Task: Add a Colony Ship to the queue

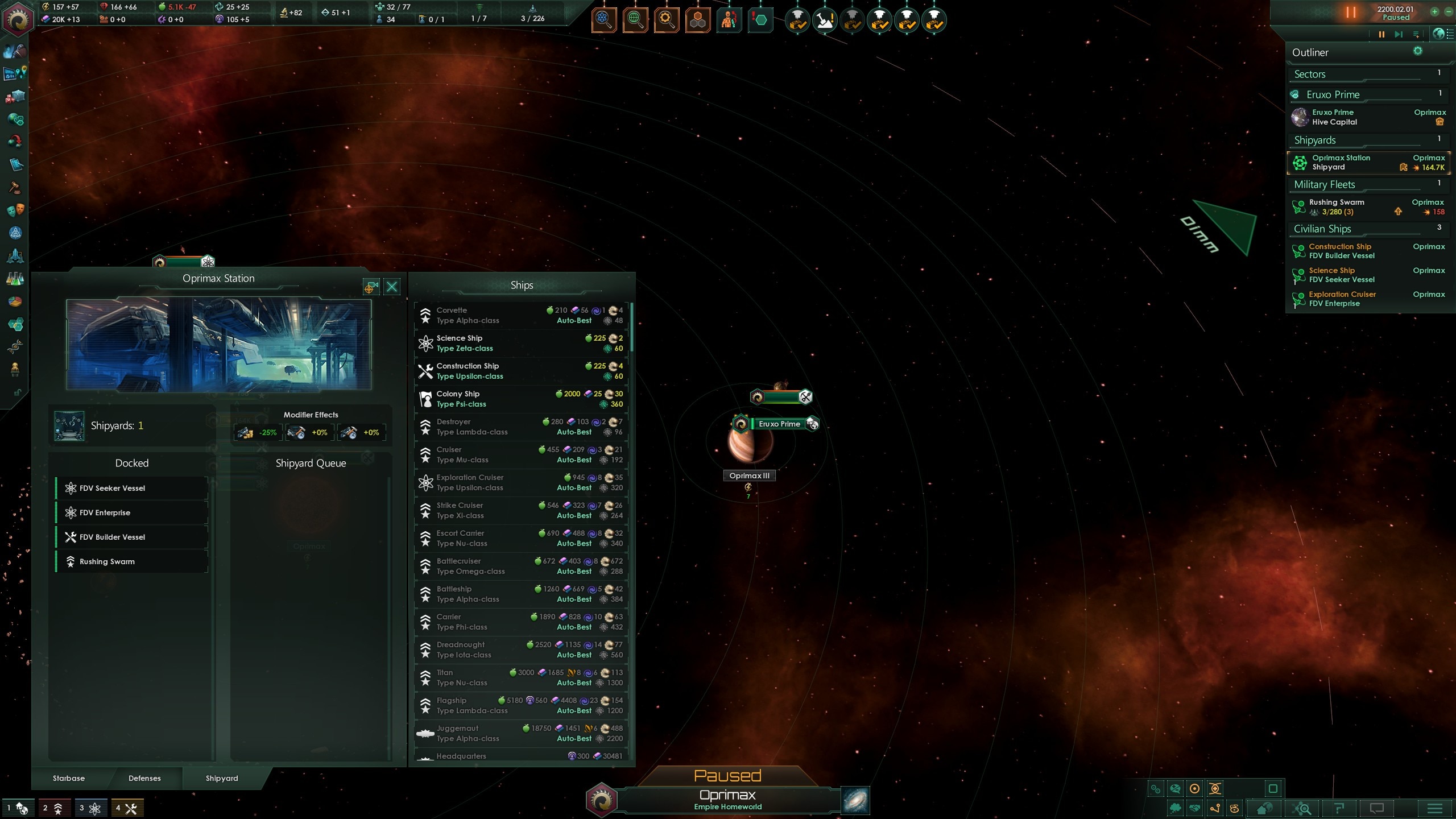Action: 521,399
